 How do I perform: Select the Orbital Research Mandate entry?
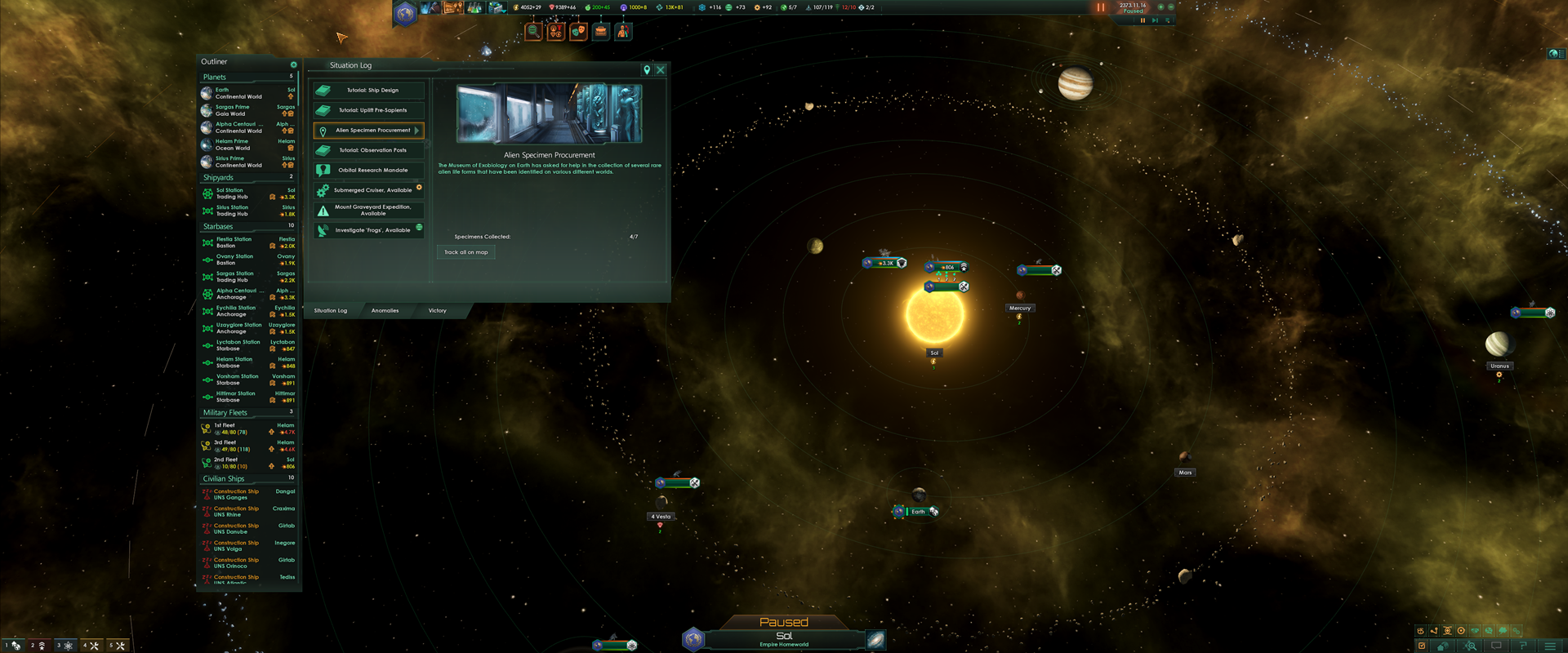[369, 171]
